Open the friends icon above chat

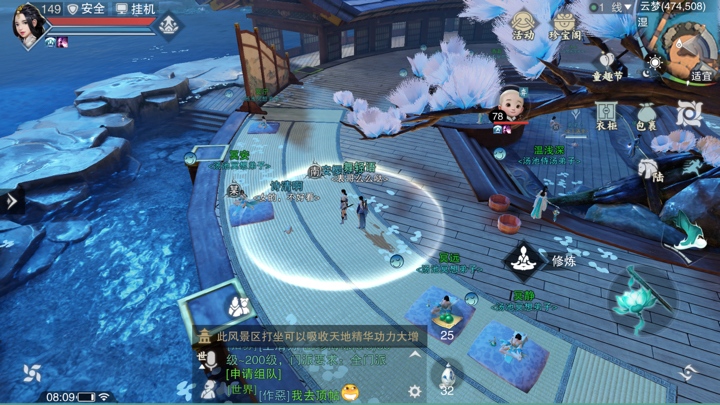point(237,305)
